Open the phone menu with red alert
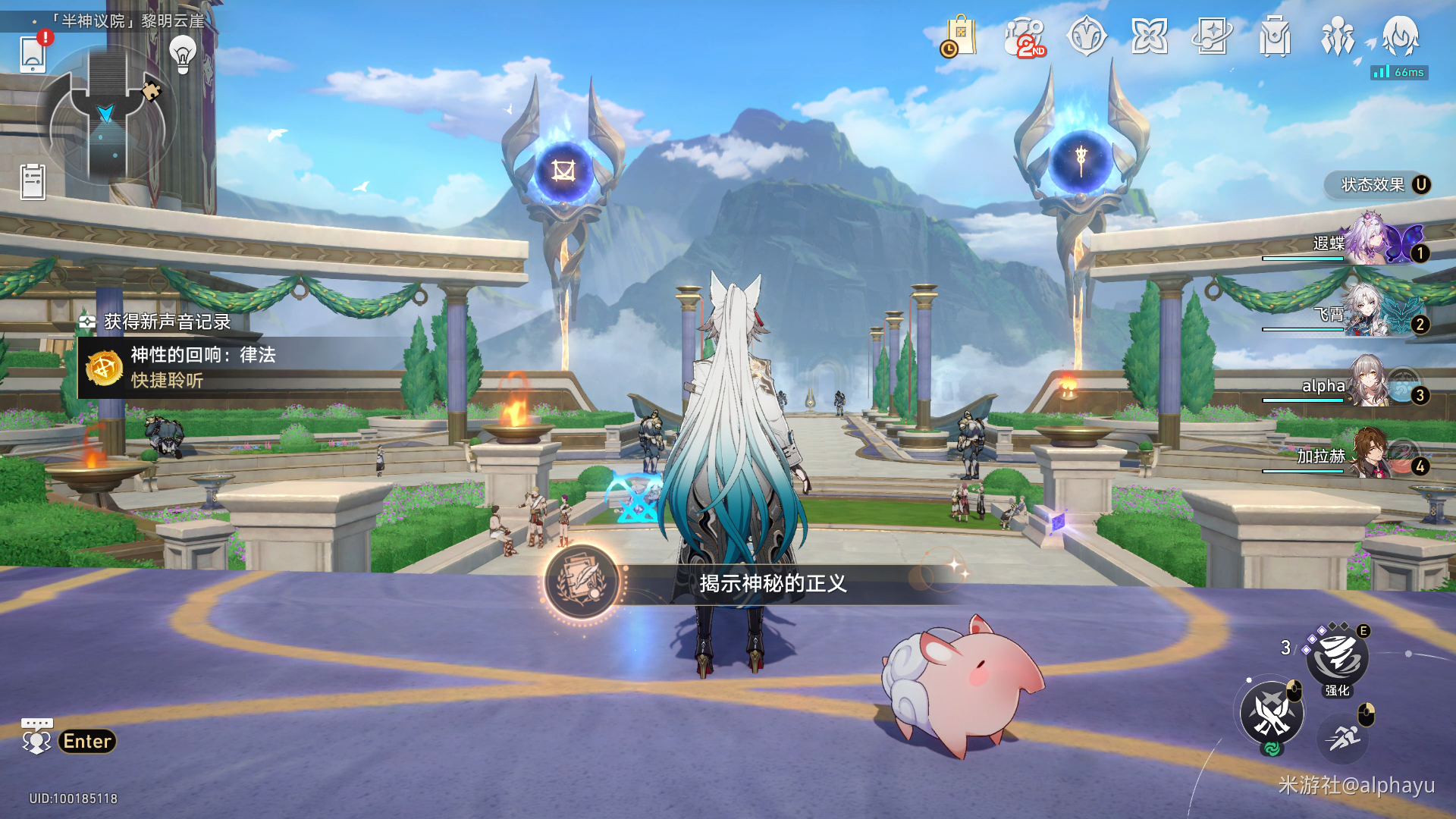1456x819 pixels. tap(33, 54)
